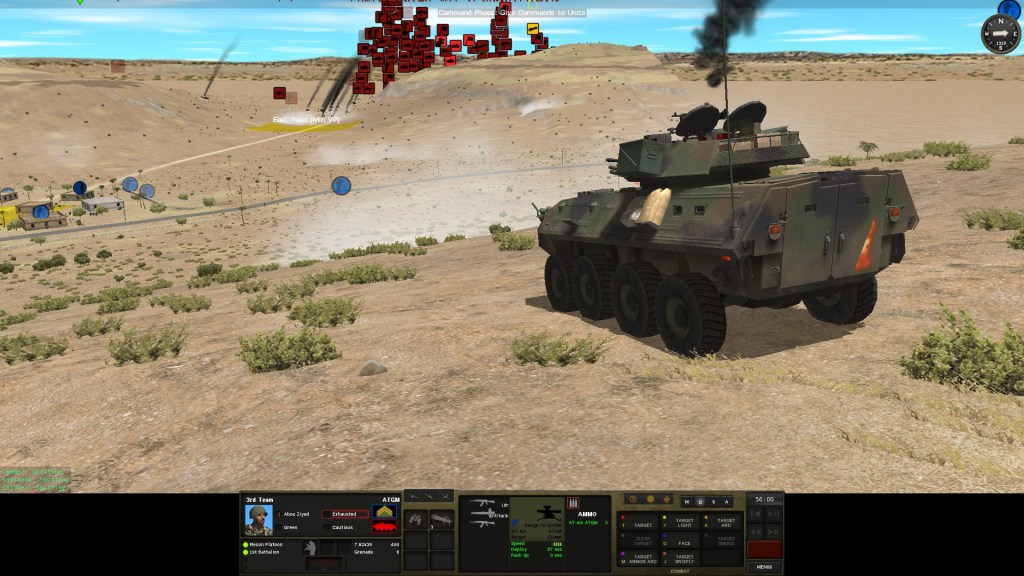Select the yellow unit marker among red icons
The image size is (1024, 576).
[533, 28]
